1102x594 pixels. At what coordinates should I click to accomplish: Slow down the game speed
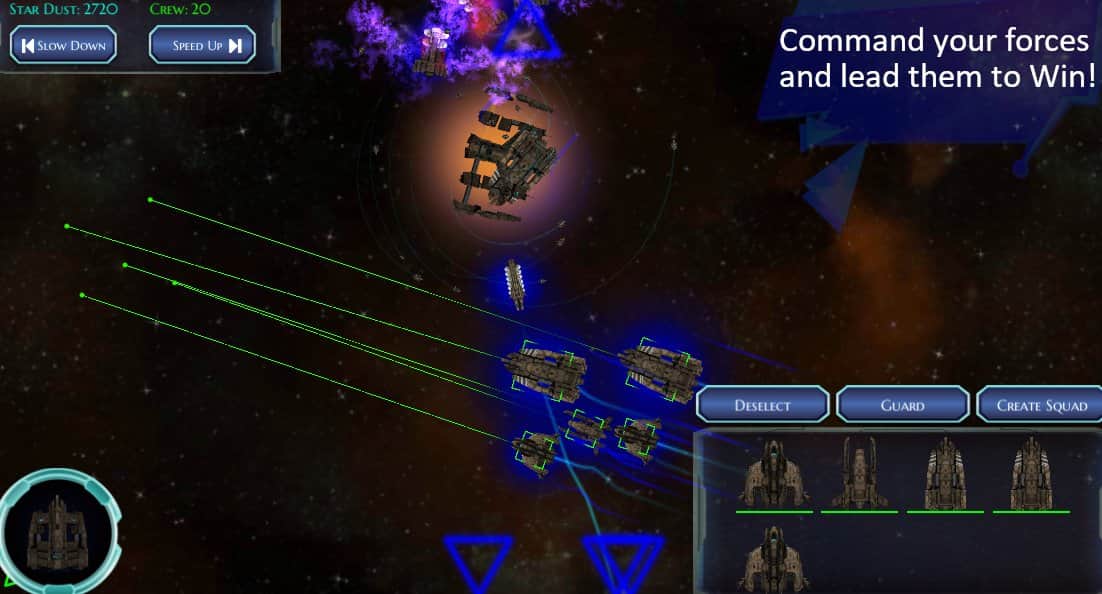(x=63, y=45)
